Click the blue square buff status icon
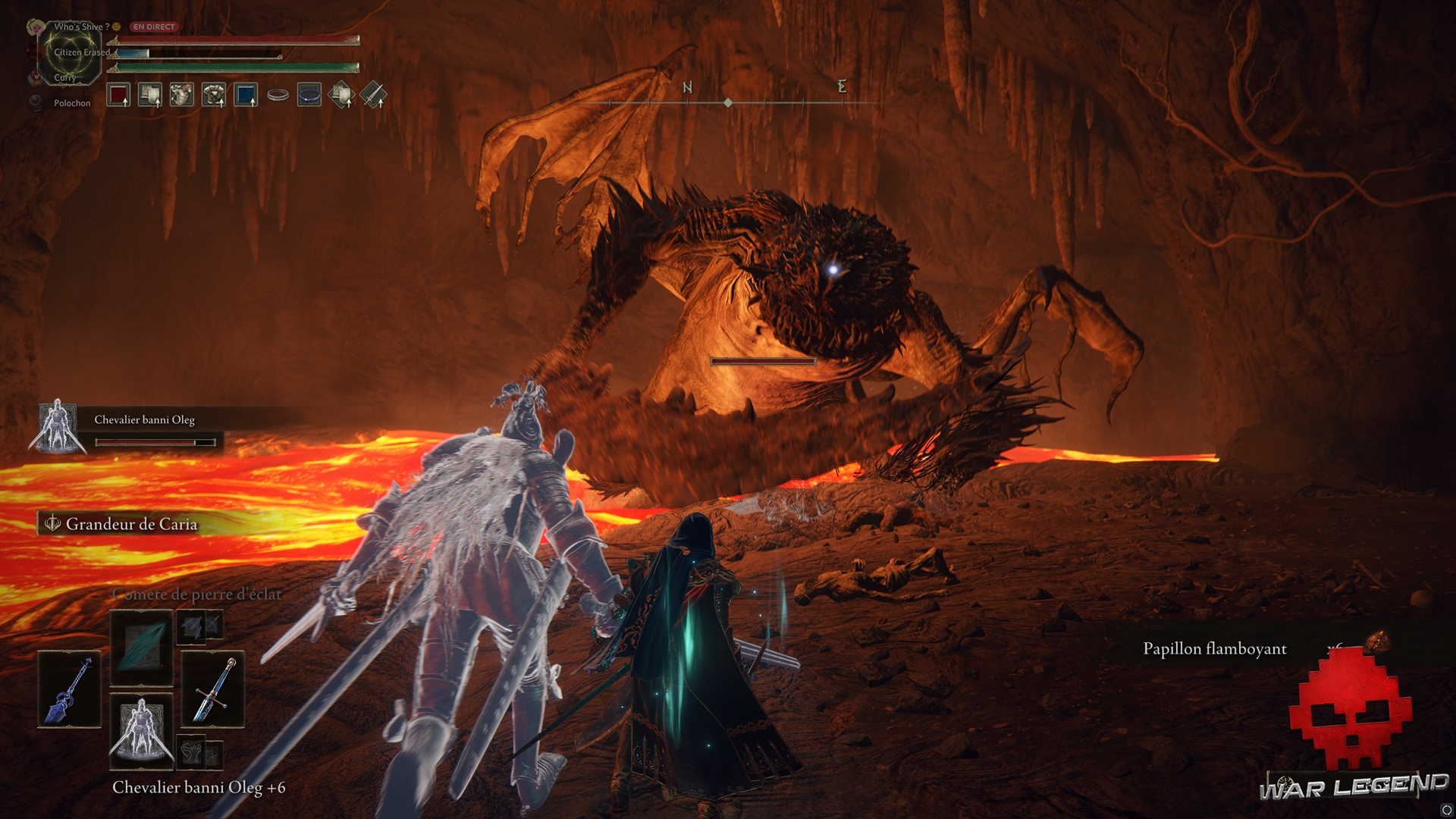The height and width of the screenshot is (819, 1456). 246,95
